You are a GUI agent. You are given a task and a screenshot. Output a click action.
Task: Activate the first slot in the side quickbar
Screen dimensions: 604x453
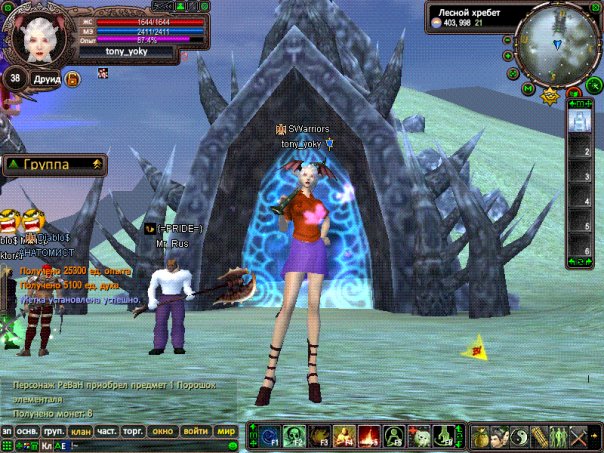(x=578, y=120)
